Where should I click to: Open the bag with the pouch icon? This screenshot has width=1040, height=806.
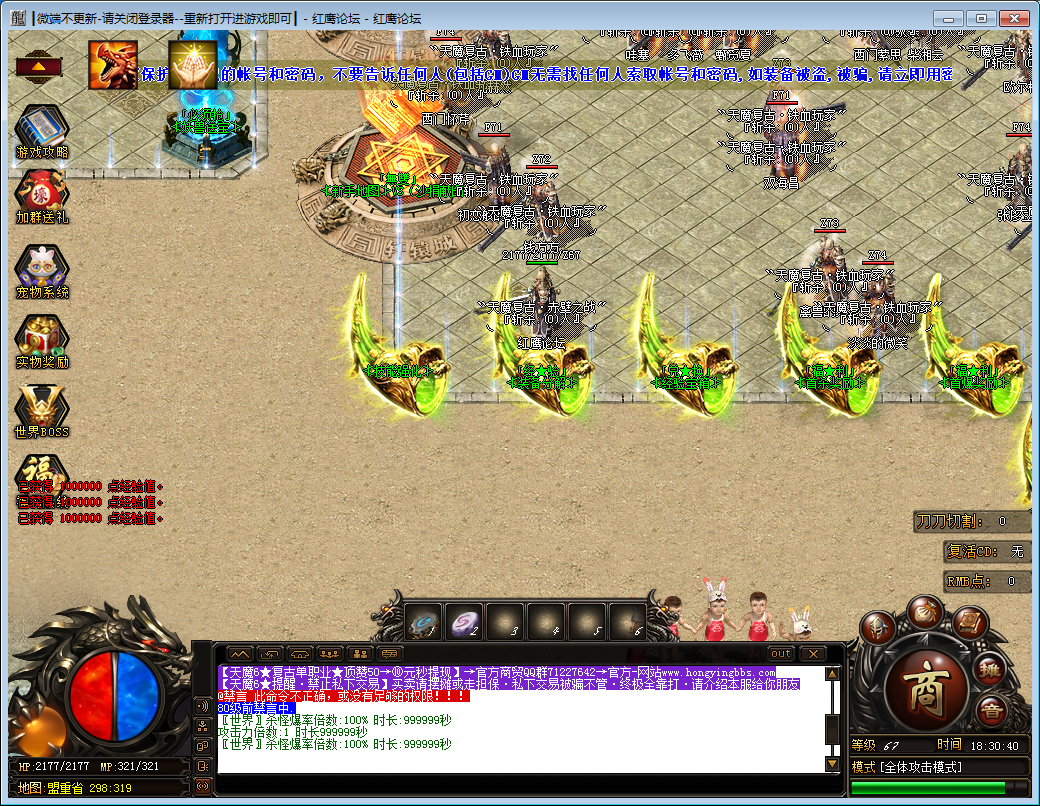(x=924, y=611)
